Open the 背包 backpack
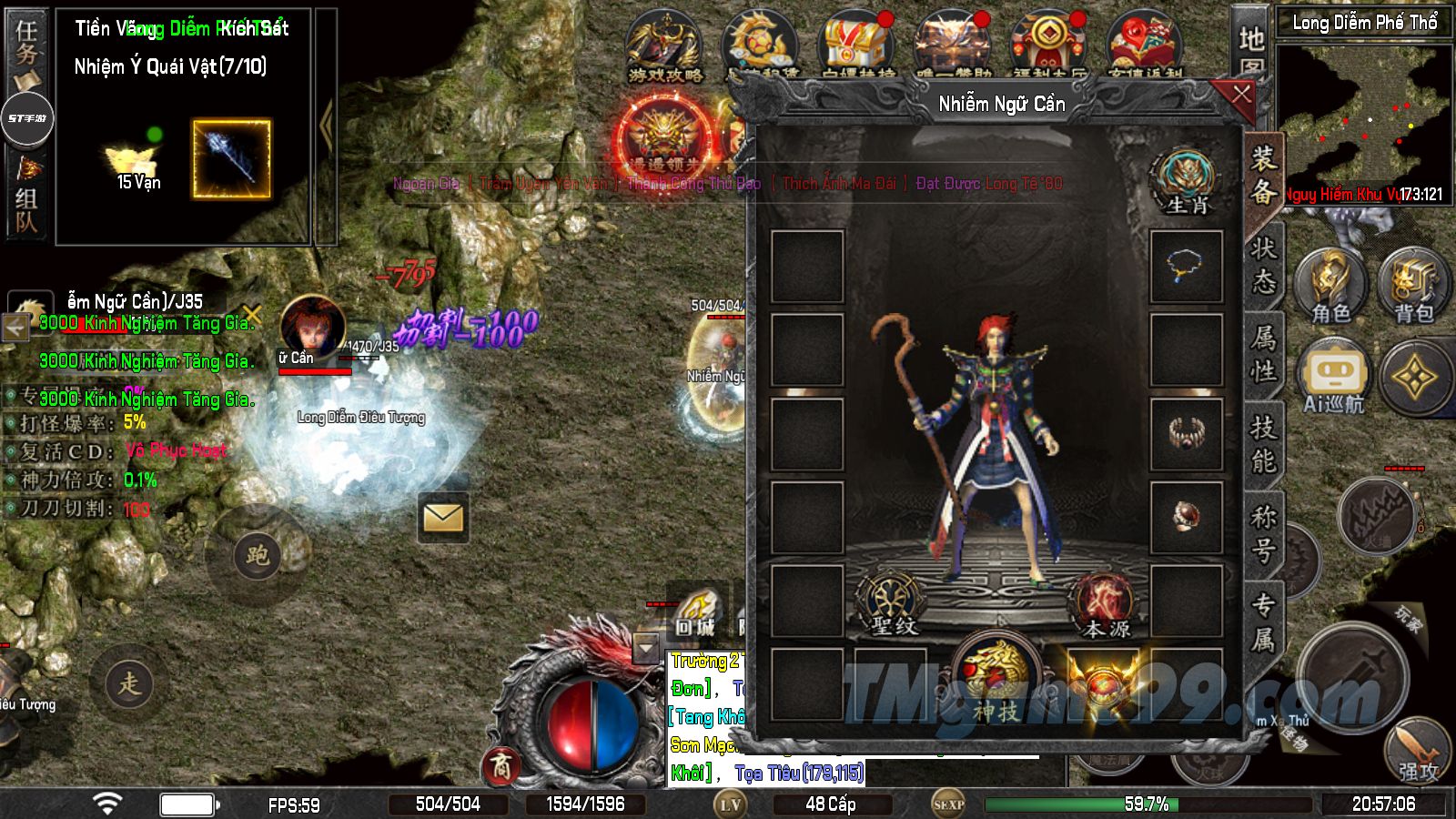Image resolution: width=1456 pixels, height=819 pixels. (x=1414, y=285)
